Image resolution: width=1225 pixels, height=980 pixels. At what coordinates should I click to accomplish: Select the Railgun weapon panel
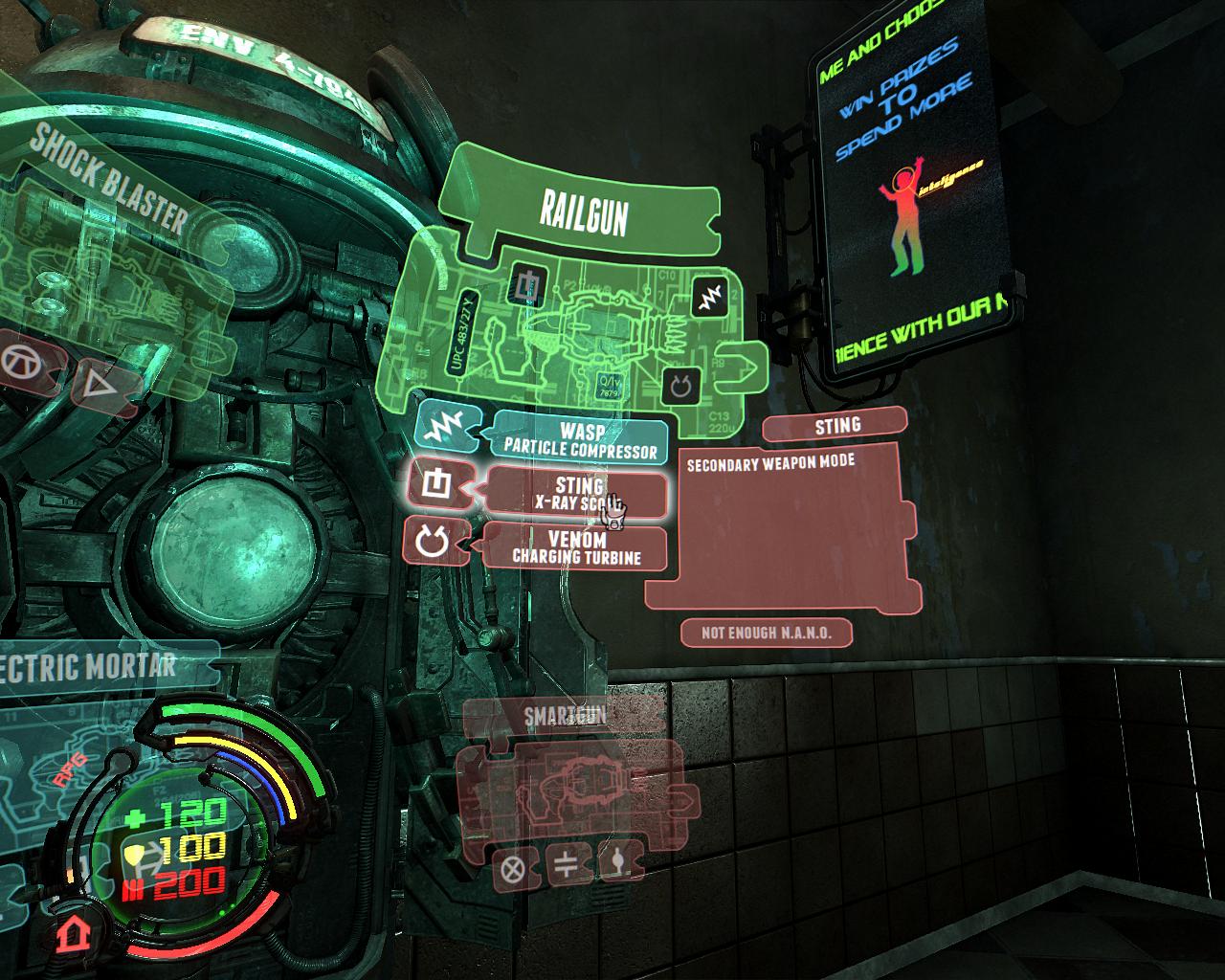582,212
